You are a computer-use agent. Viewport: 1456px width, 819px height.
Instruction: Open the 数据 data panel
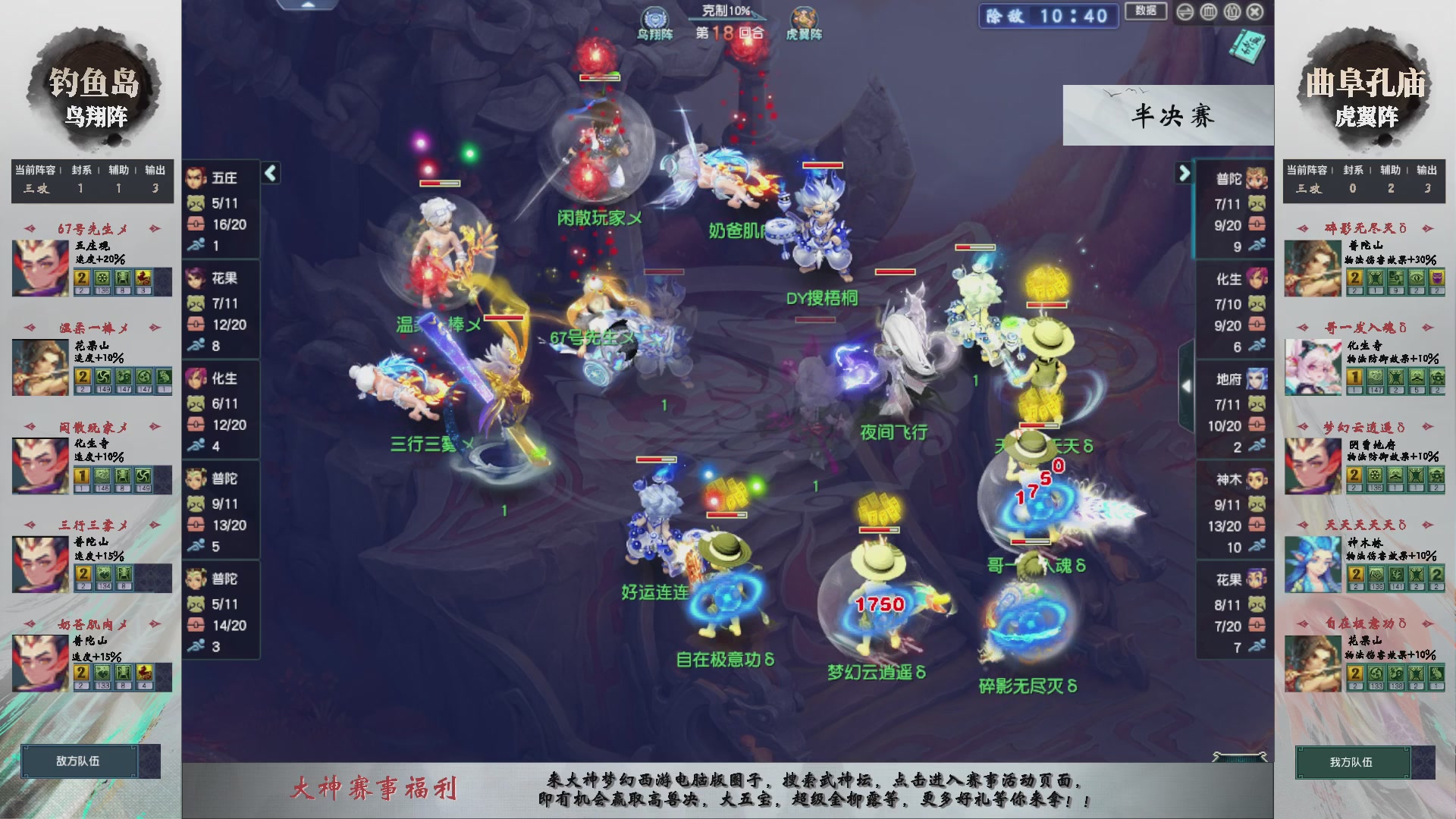click(1146, 12)
